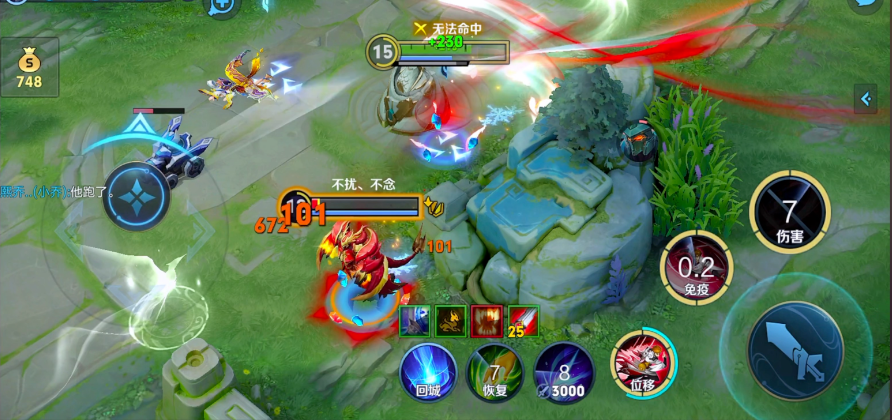Screen dimensions: 892x420
Task: Select the red claw buff icon
Action: click(485, 320)
